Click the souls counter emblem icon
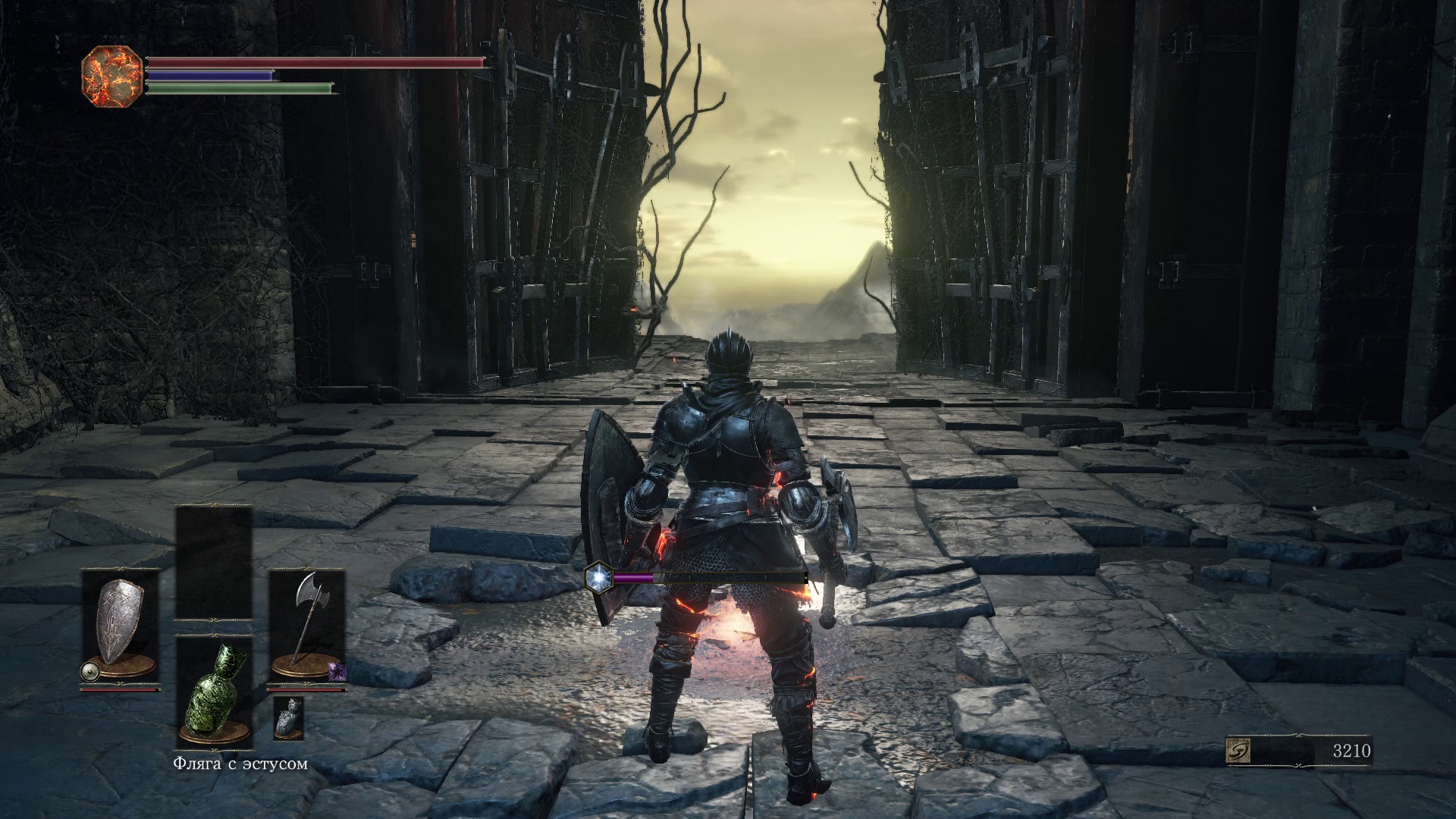Viewport: 1456px width, 819px height. point(1239,751)
